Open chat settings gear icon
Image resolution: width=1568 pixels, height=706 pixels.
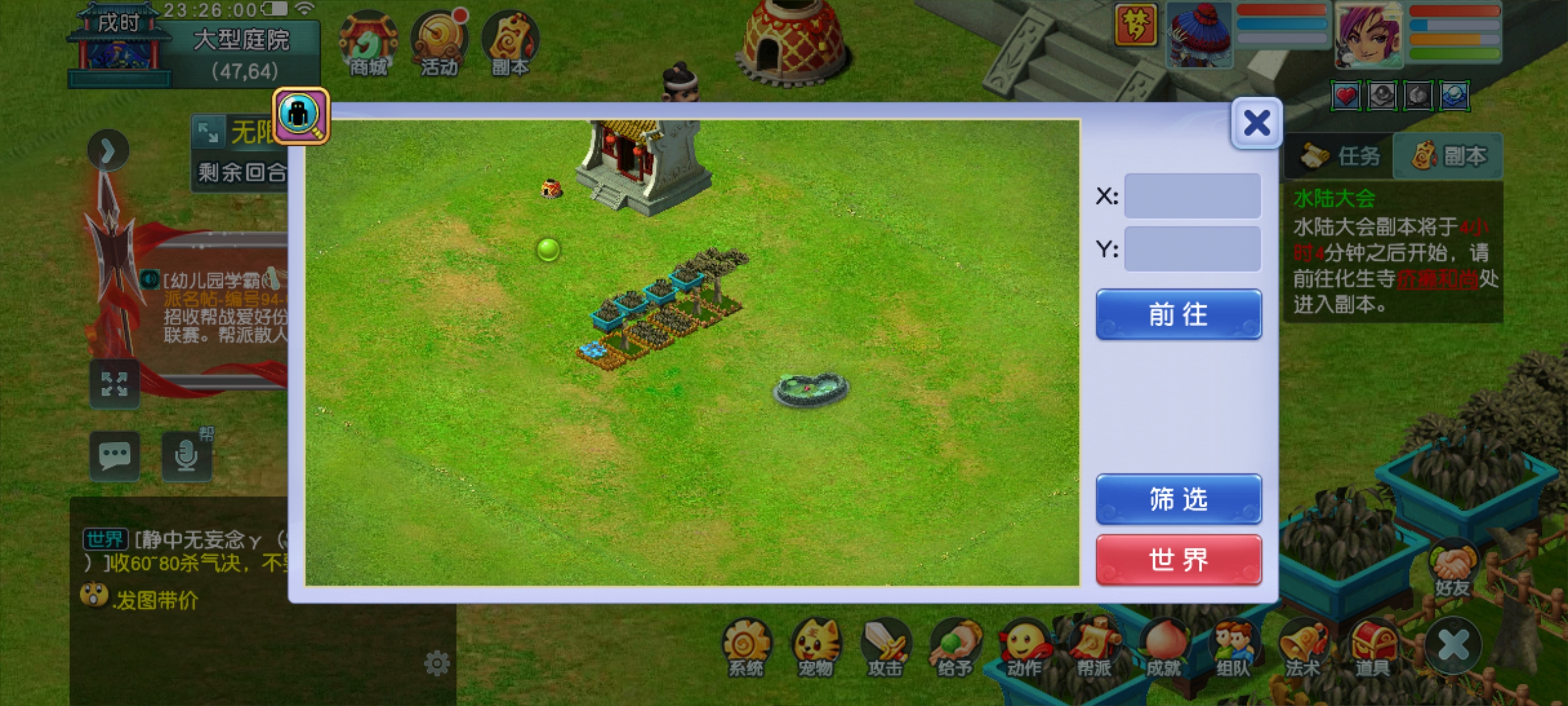pos(436,664)
